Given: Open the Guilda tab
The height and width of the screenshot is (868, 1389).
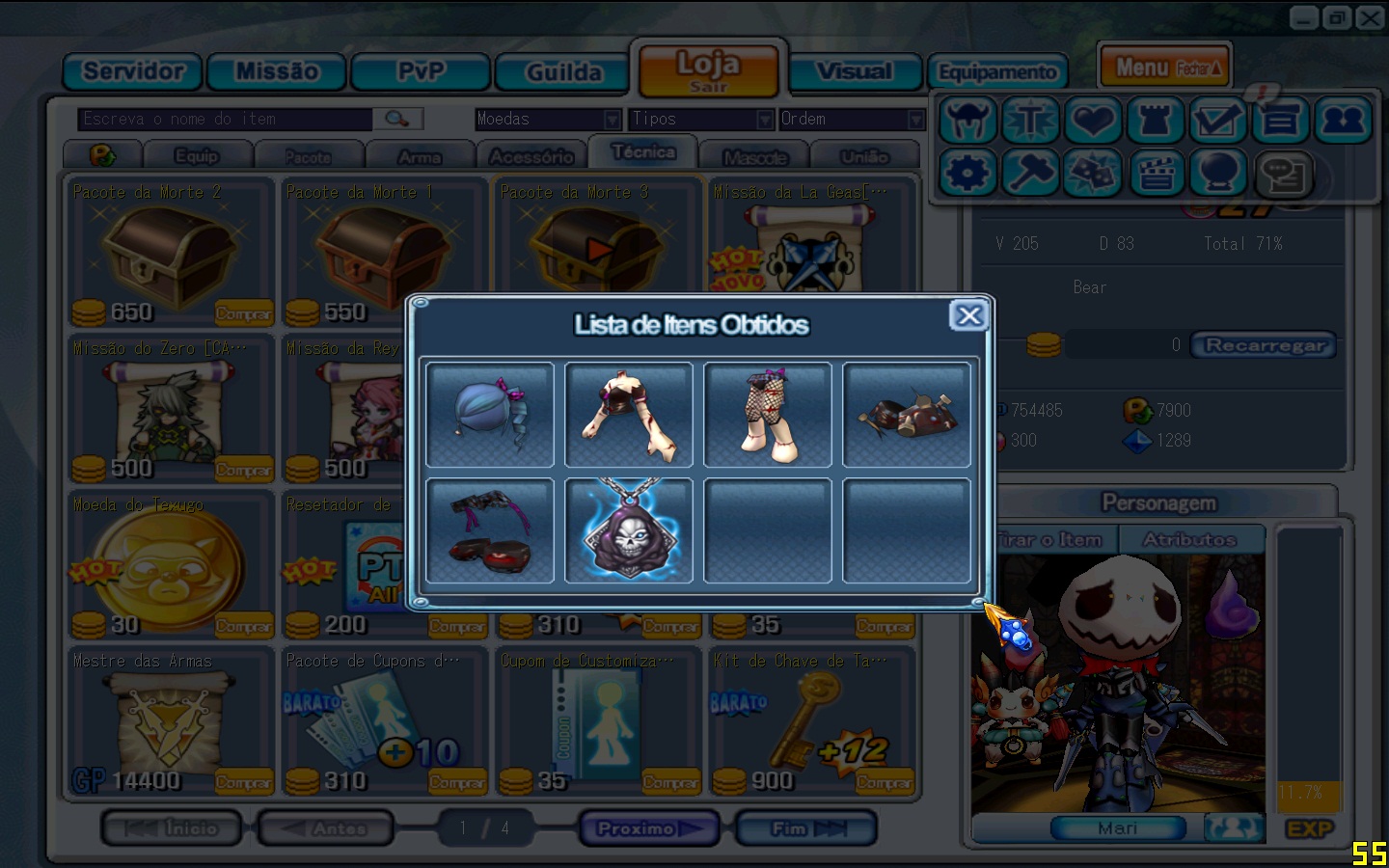Looking at the screenshot, I should pyautogui.click(x=564, y=72).
